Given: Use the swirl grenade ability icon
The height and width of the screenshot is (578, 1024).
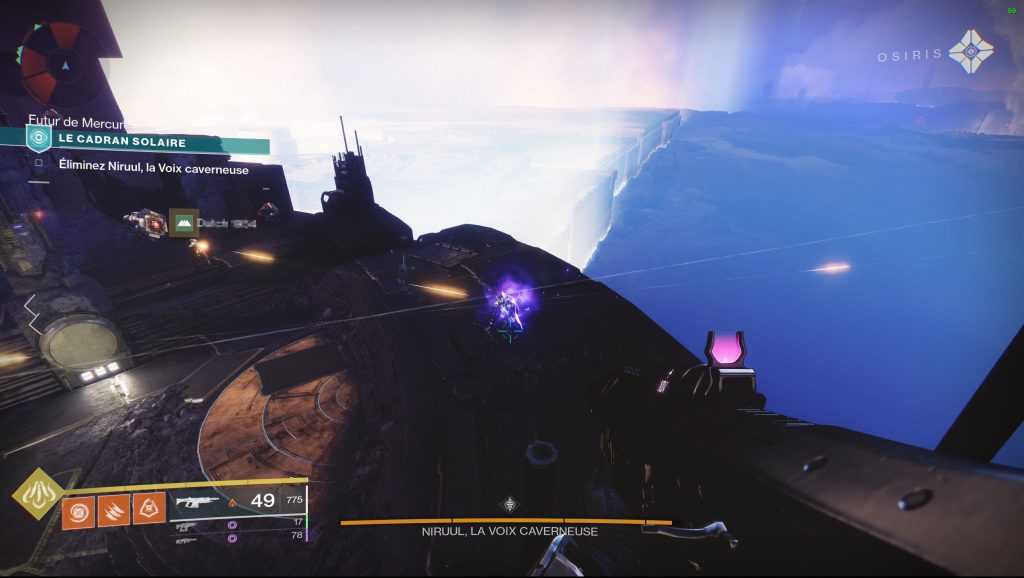Looking at the screenshot, I should coord(79,512).
